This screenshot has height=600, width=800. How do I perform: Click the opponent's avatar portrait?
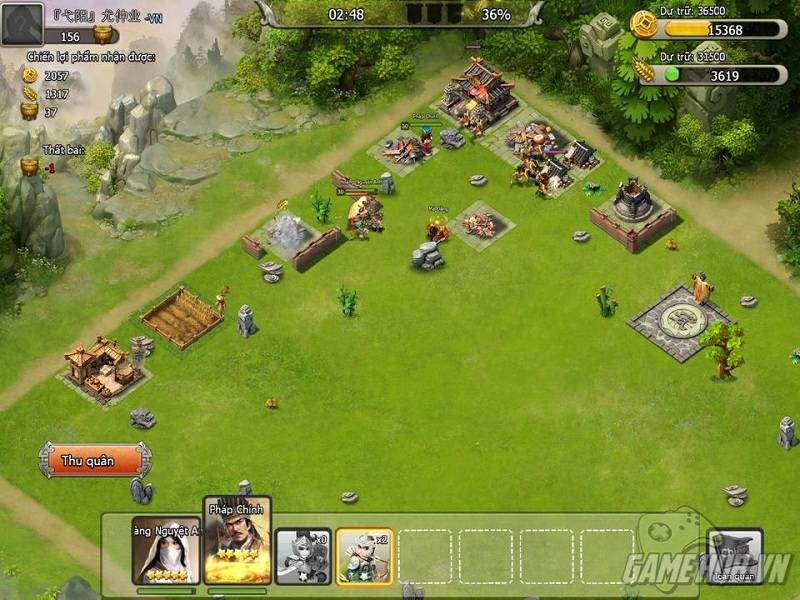tap(21, 24)
